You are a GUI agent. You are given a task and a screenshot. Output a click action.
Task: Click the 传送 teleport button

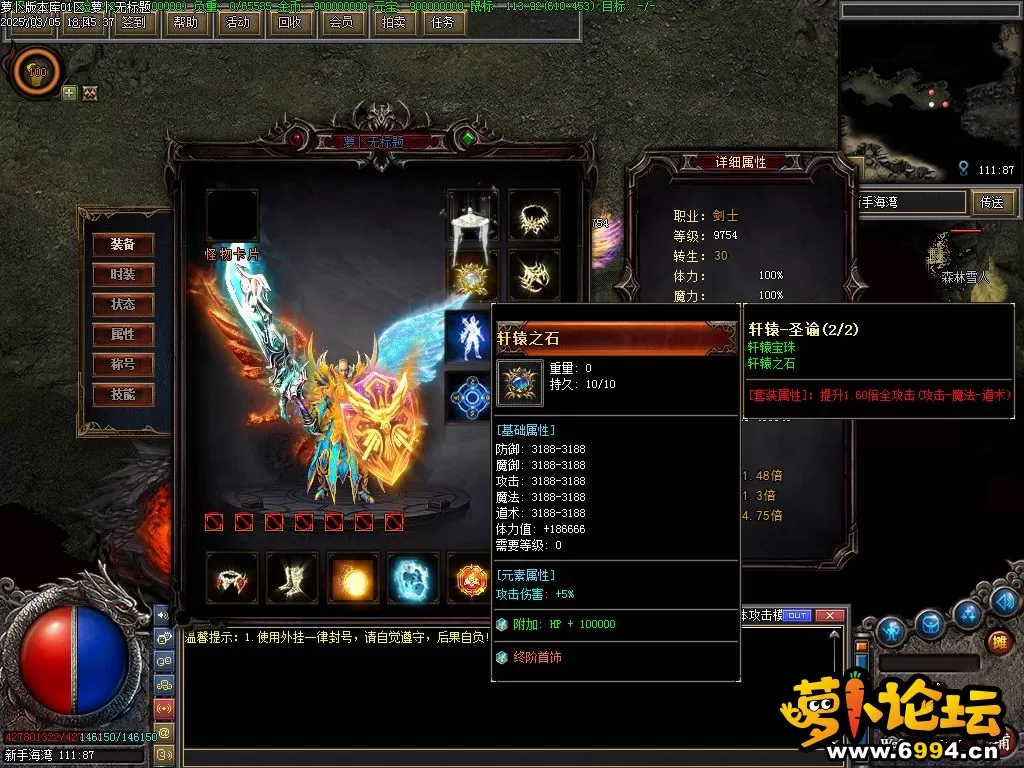click(991, 202)
